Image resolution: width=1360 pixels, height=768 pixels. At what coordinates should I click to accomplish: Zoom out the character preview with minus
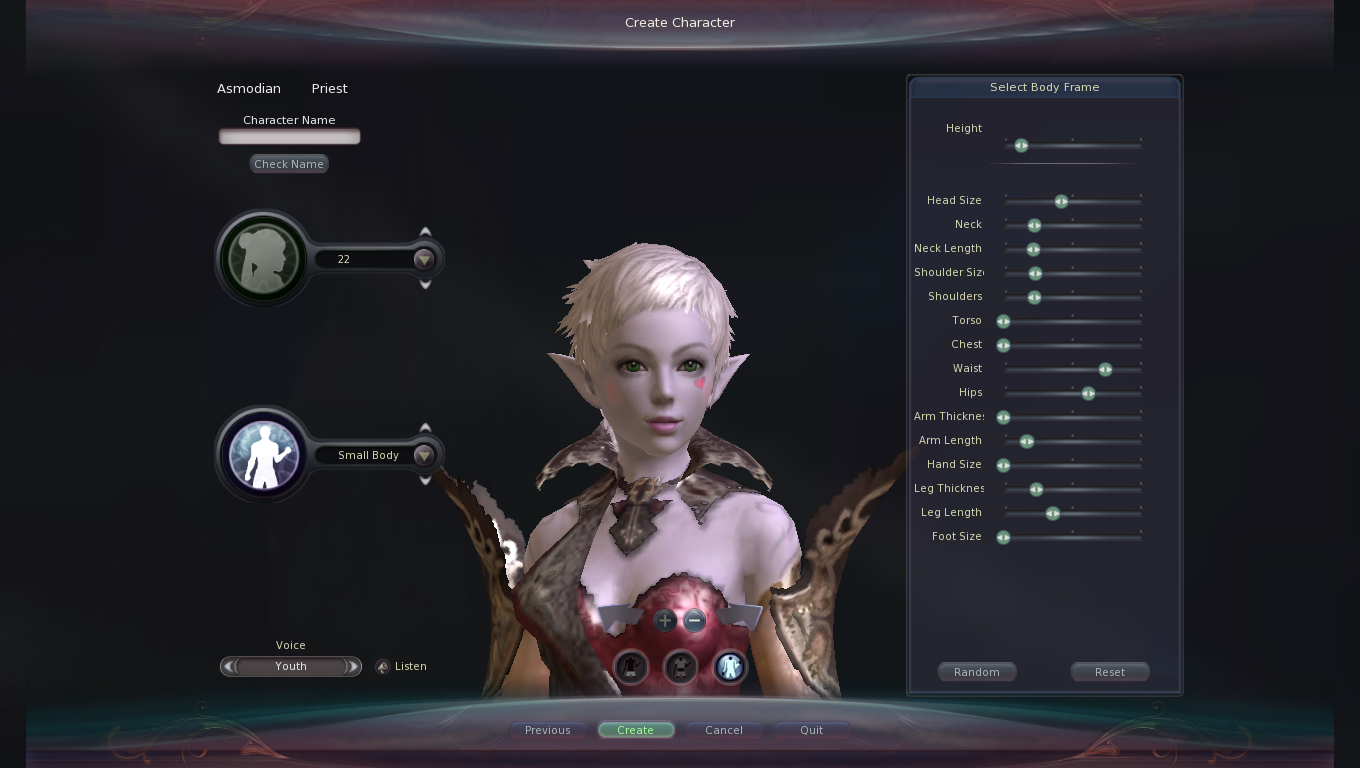[694, 621]
